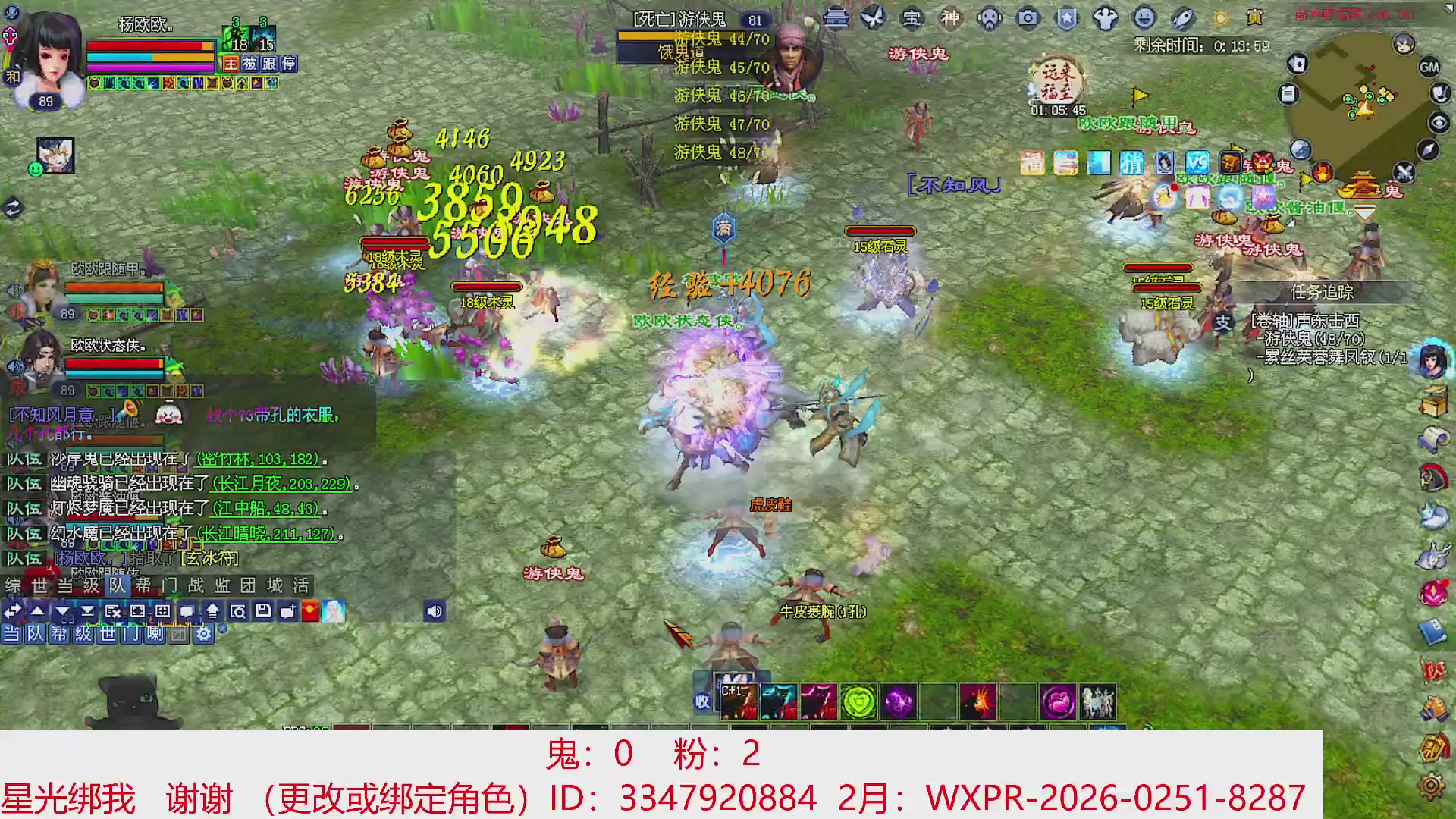The width and height of the screenshot is (1456, 819).
Task: Toggle the 喇 horn channel button
Action: click(157, 635)
